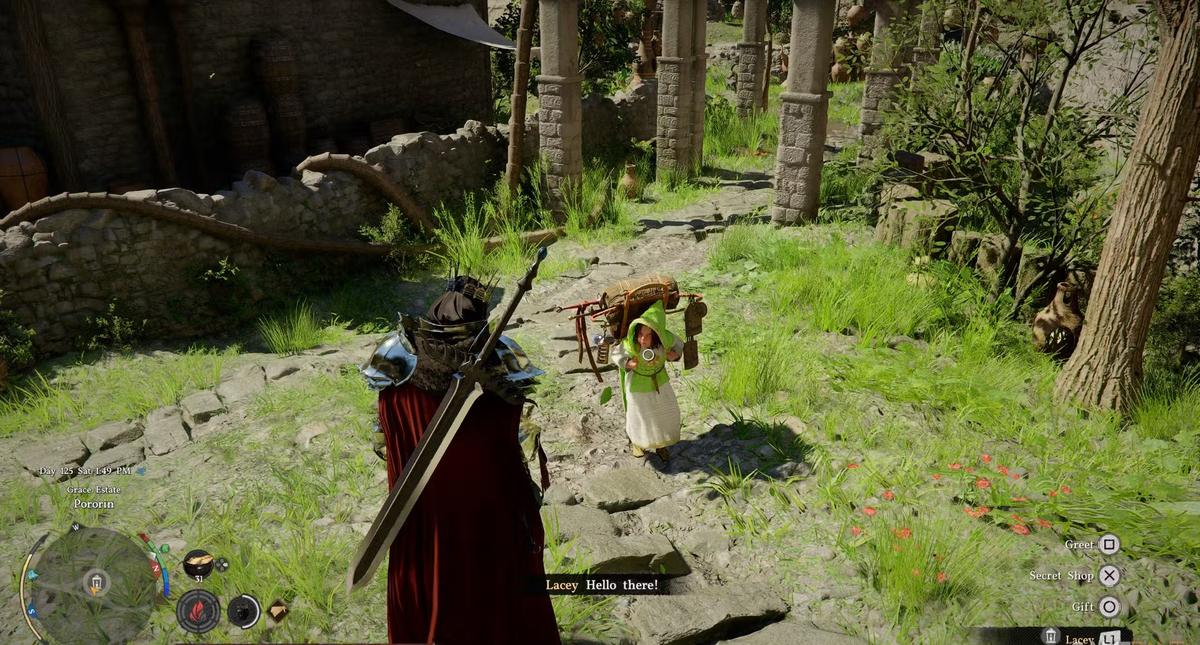The width and height of the screenshot is (1200, 645).
Task: Choose the Gift interaction option
Action: (x=1109, y=606)
